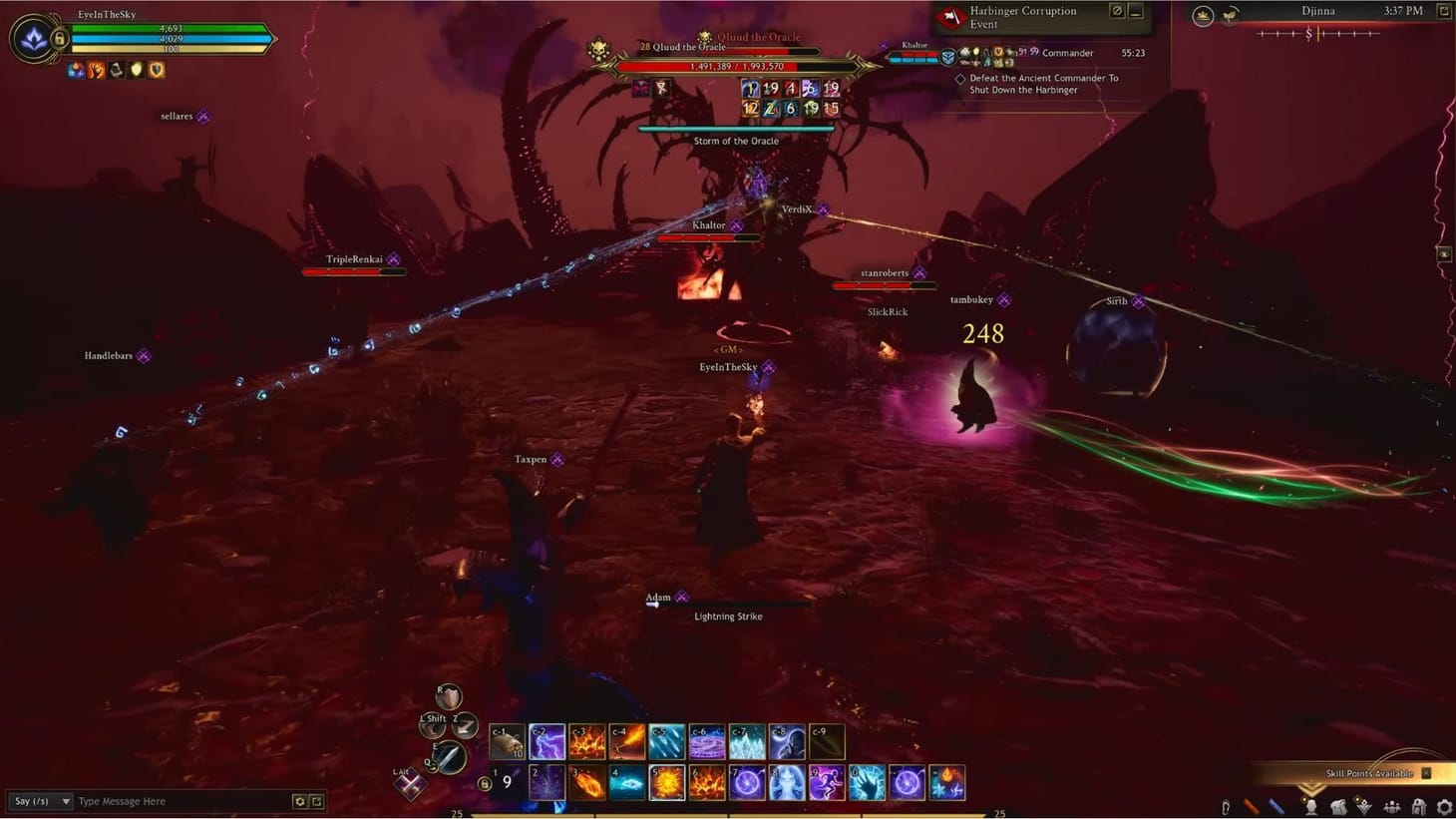The height and width of the screenshot is (819, 1456).
Task: Minimize the Harbinger Corruption Event panel
Action: click(1135, 13)
